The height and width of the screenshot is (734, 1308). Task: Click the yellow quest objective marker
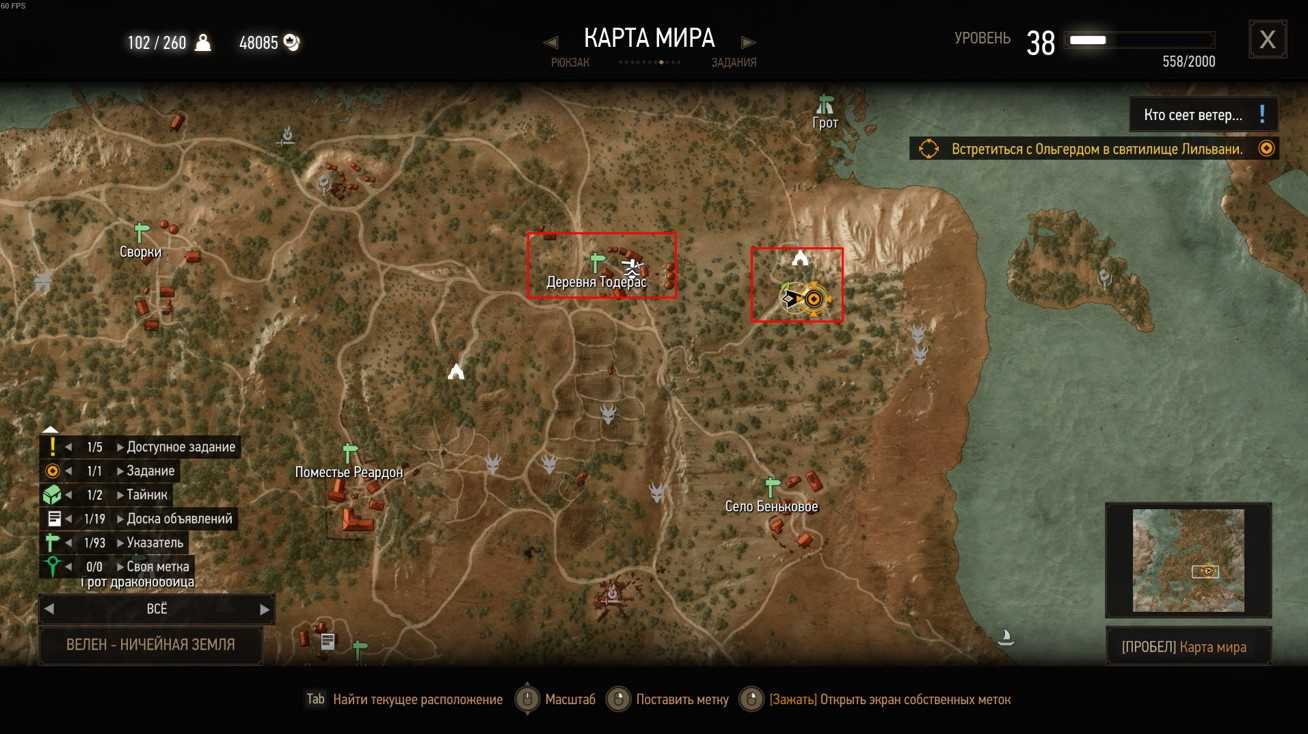[x=814, y=299]
